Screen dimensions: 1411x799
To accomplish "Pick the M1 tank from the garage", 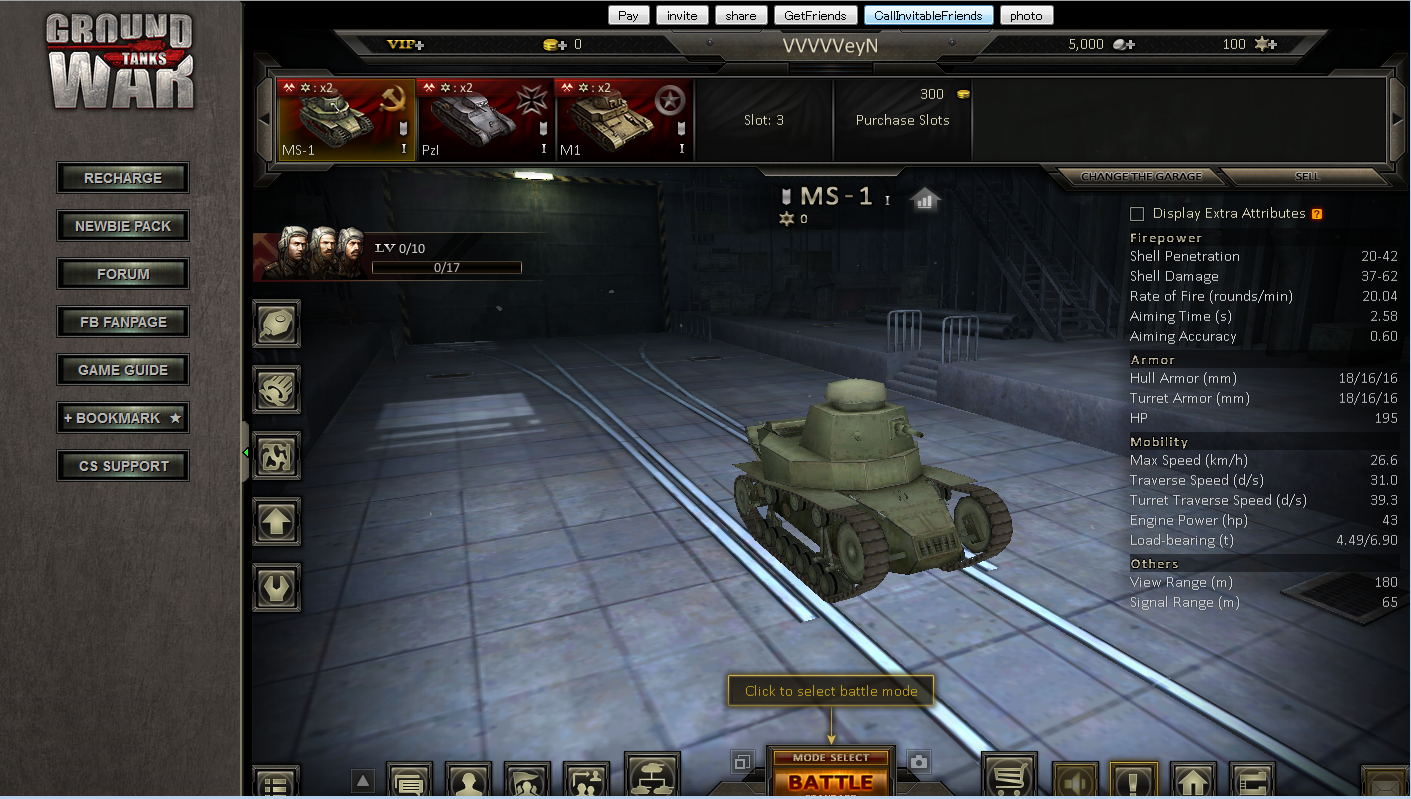I will click(624, 120).
